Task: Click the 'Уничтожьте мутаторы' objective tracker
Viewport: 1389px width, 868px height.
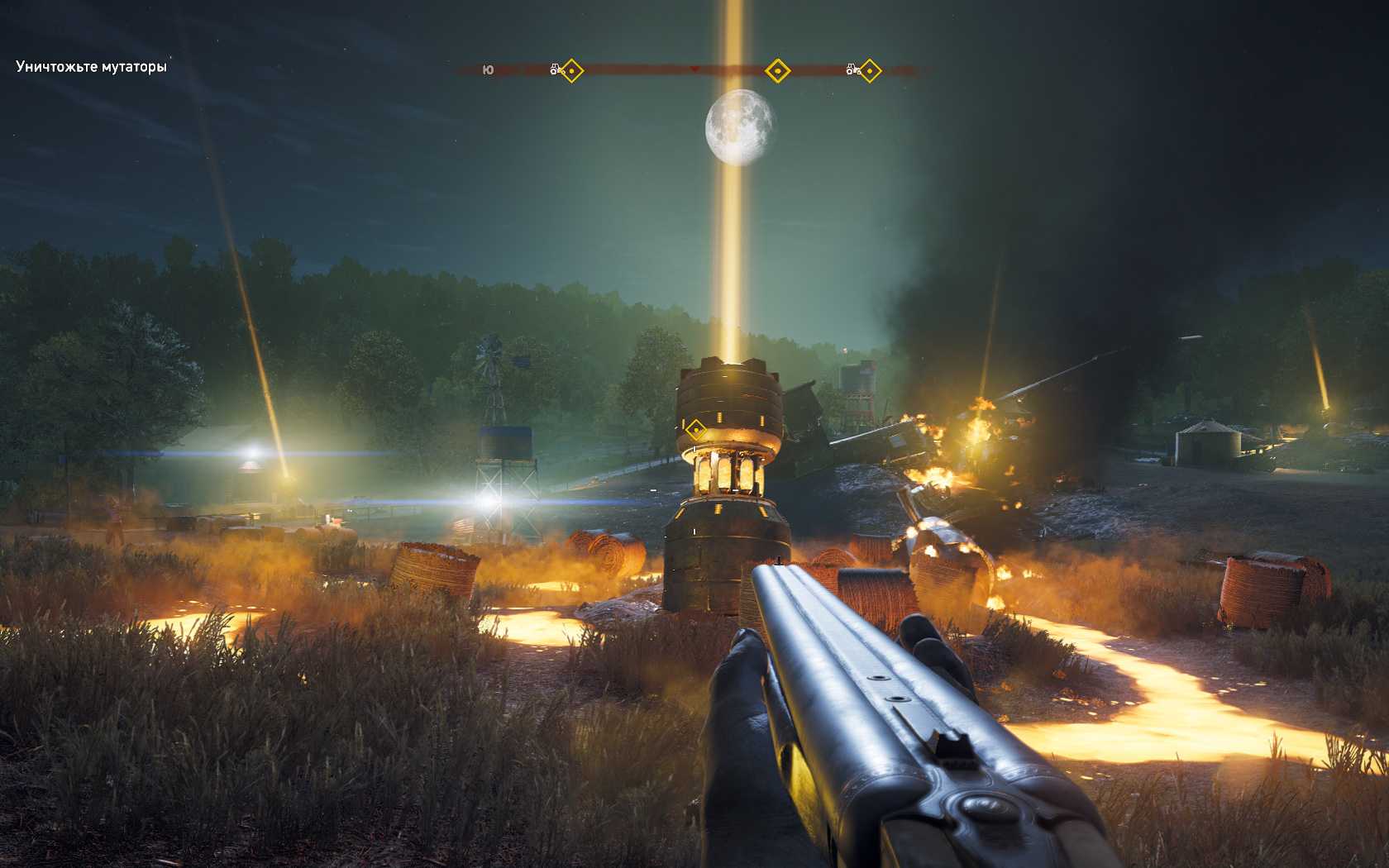Action: point(91,67)
